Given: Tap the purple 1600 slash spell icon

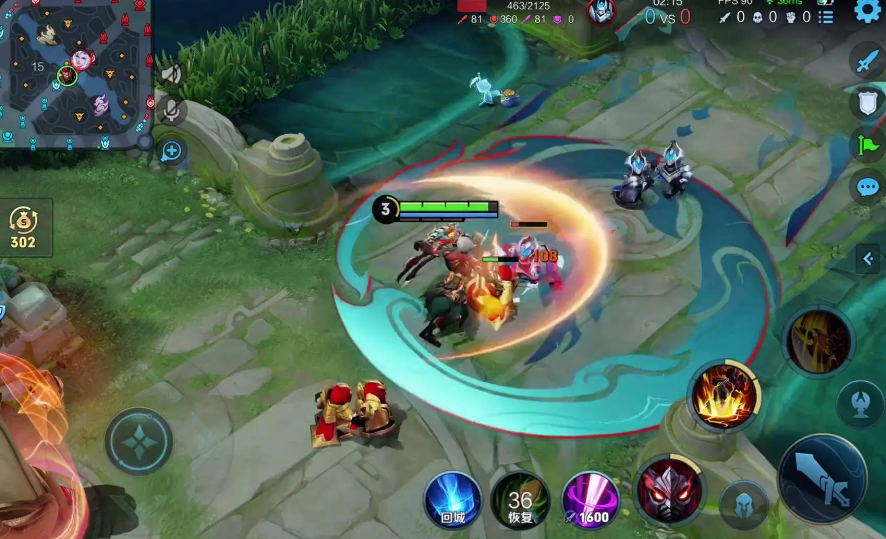Looking at the screenshot, I should coord(590,499).
